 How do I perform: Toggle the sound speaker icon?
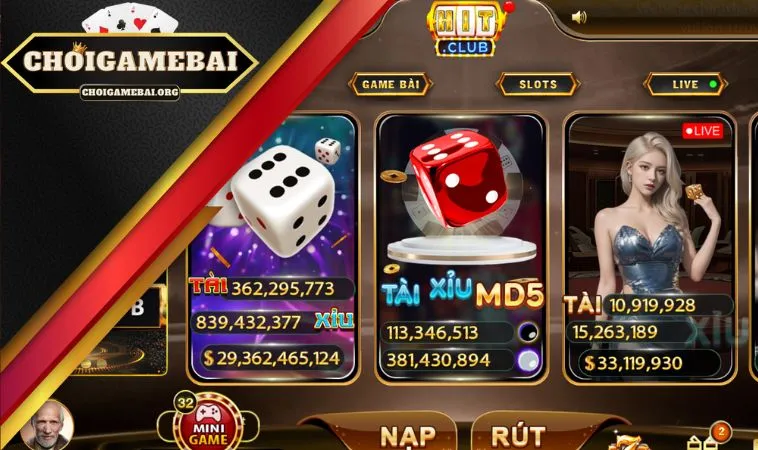coord(579,17)
